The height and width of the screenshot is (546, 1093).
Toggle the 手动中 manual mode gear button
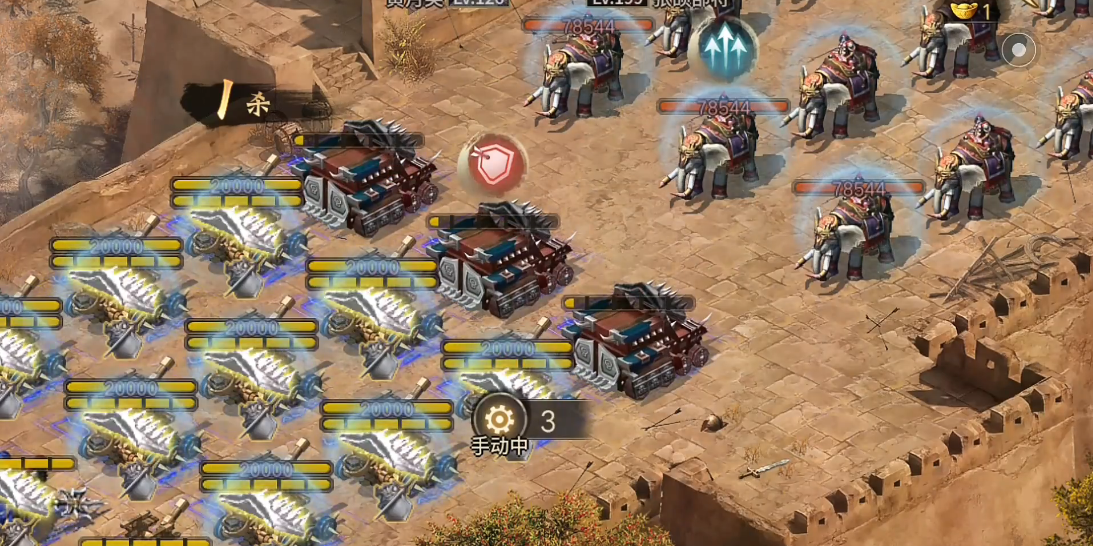[500, 419]
